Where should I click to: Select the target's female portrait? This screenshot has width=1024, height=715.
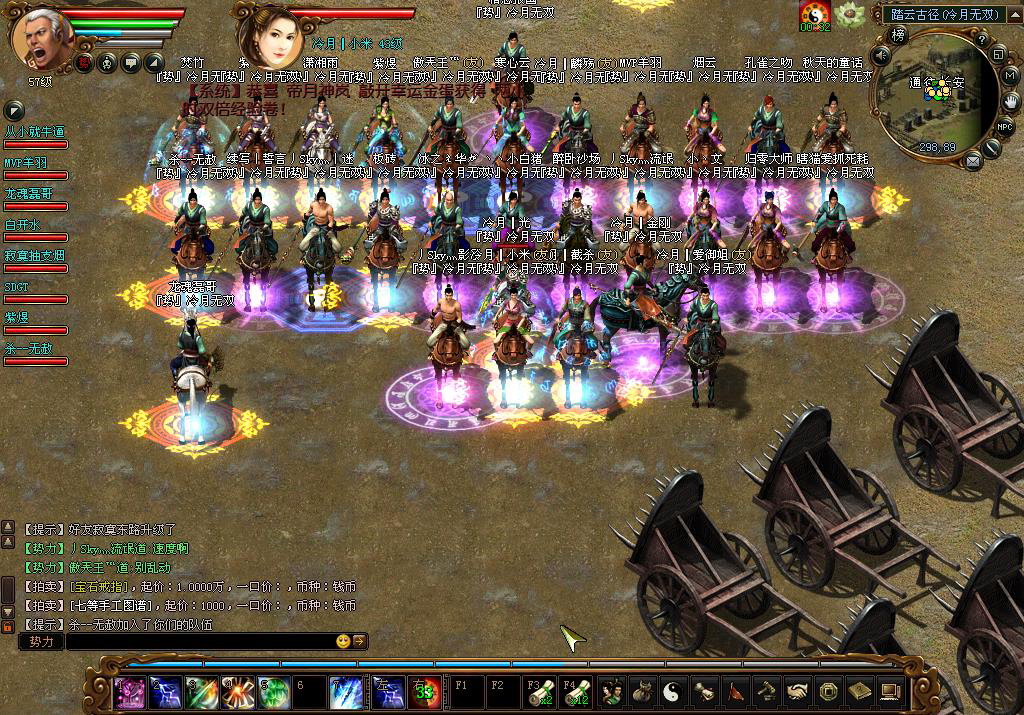268,36
